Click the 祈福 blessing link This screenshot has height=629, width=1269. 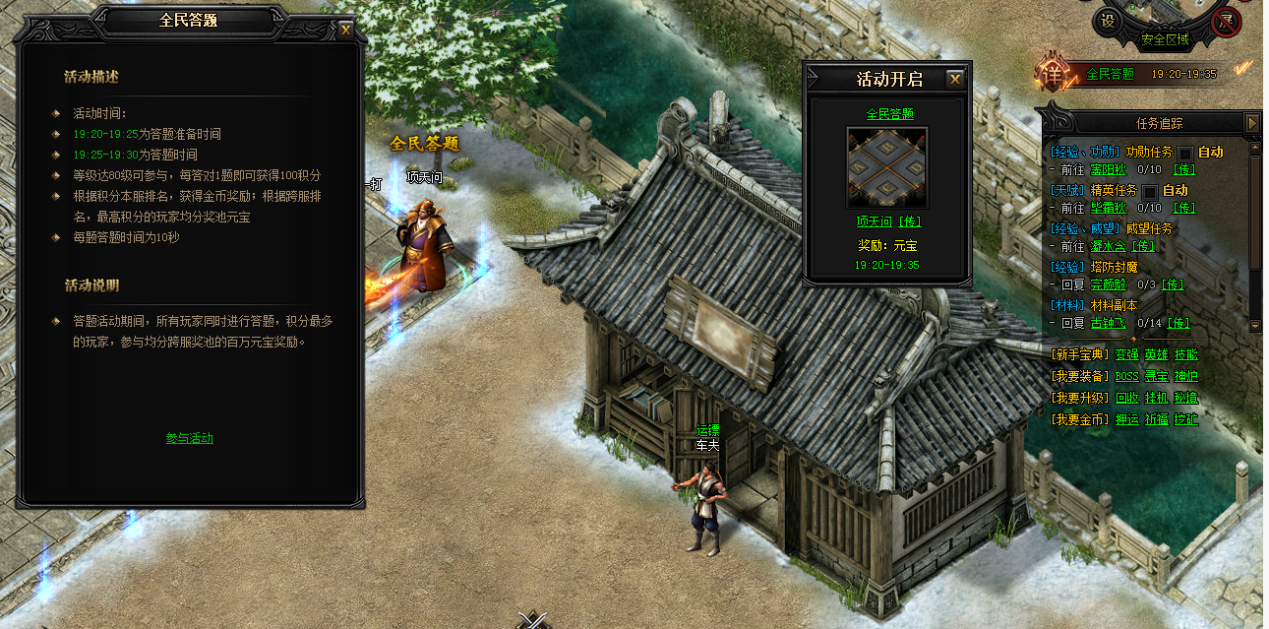click(1156, 420)
